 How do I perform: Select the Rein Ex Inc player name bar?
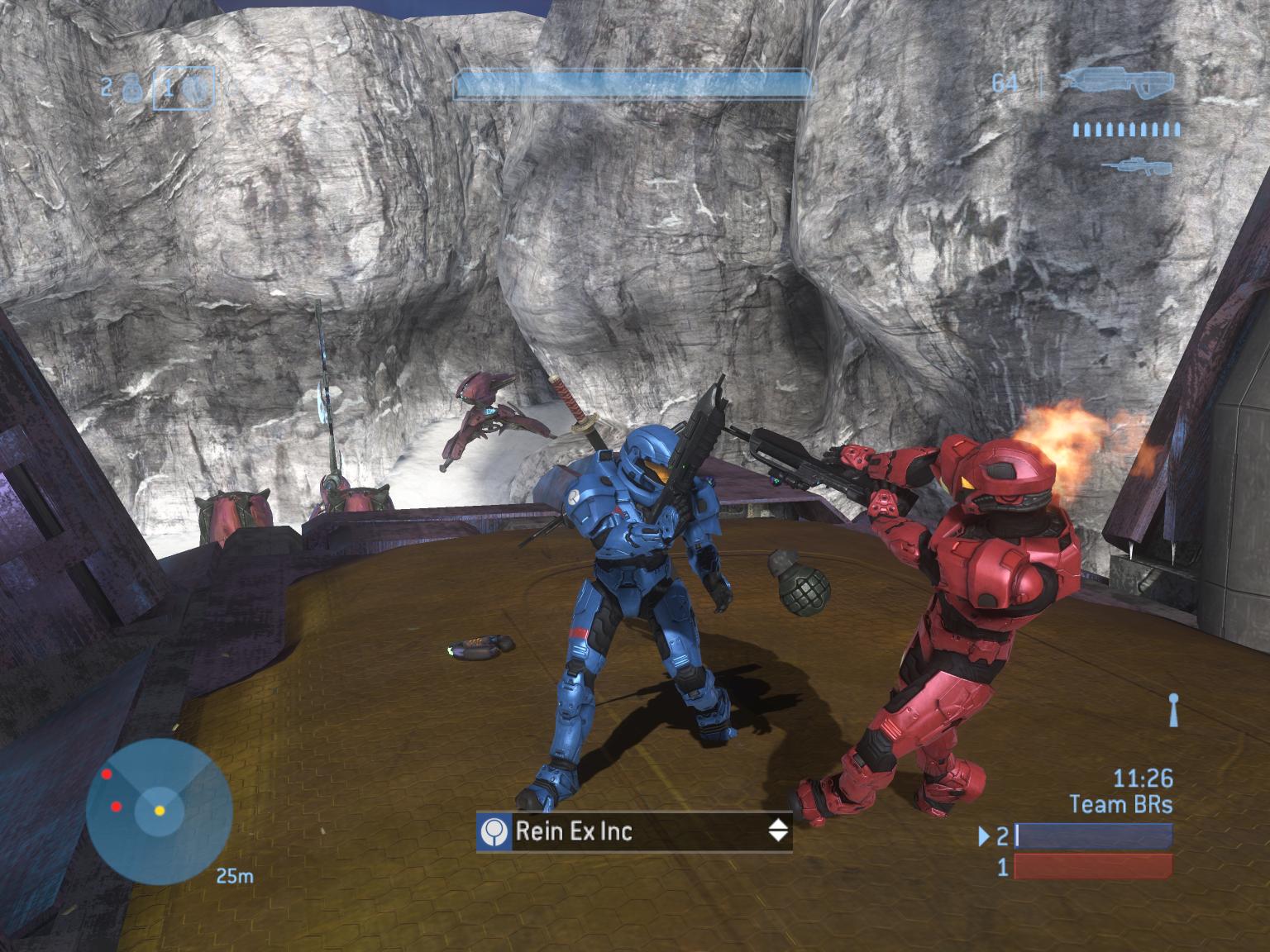(633, 831)
